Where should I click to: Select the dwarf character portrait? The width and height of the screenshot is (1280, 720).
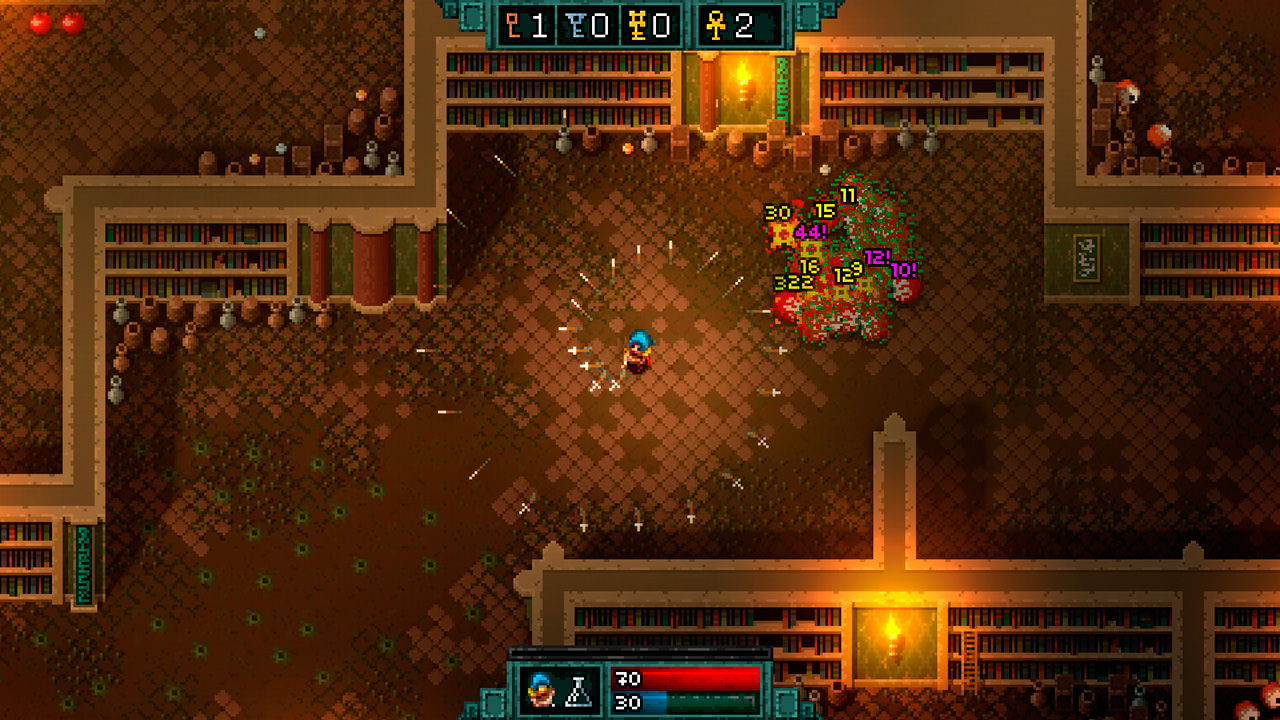pyautogui.click(x=540, y=692)
